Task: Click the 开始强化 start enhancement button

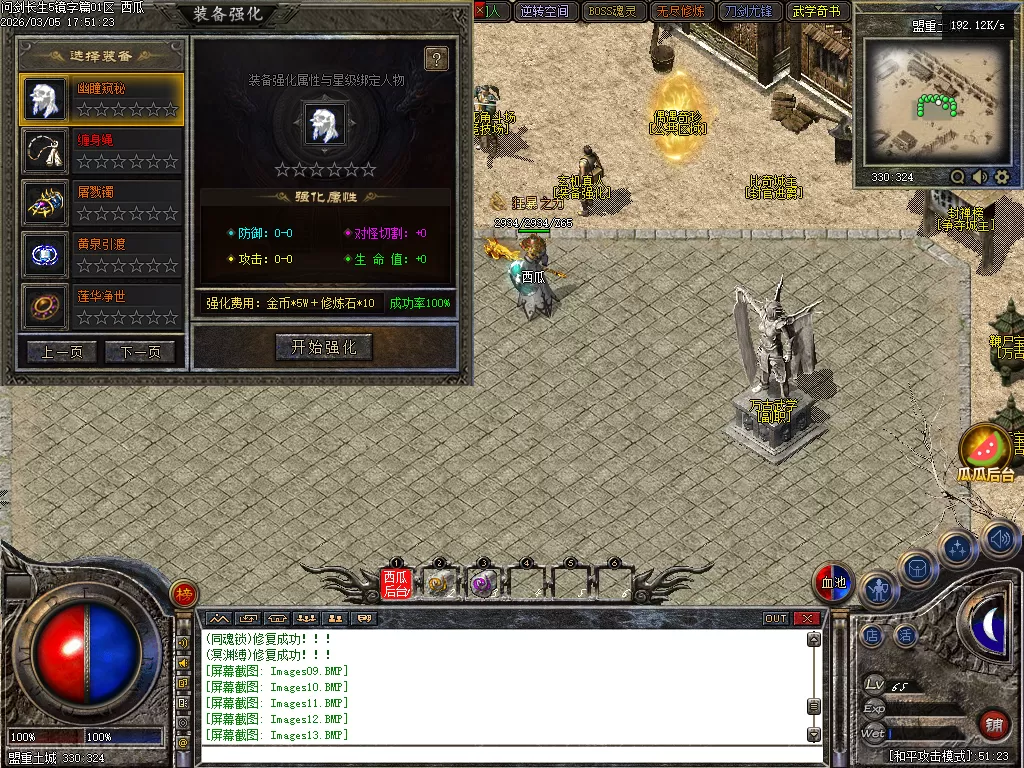Action: point(324,347)
